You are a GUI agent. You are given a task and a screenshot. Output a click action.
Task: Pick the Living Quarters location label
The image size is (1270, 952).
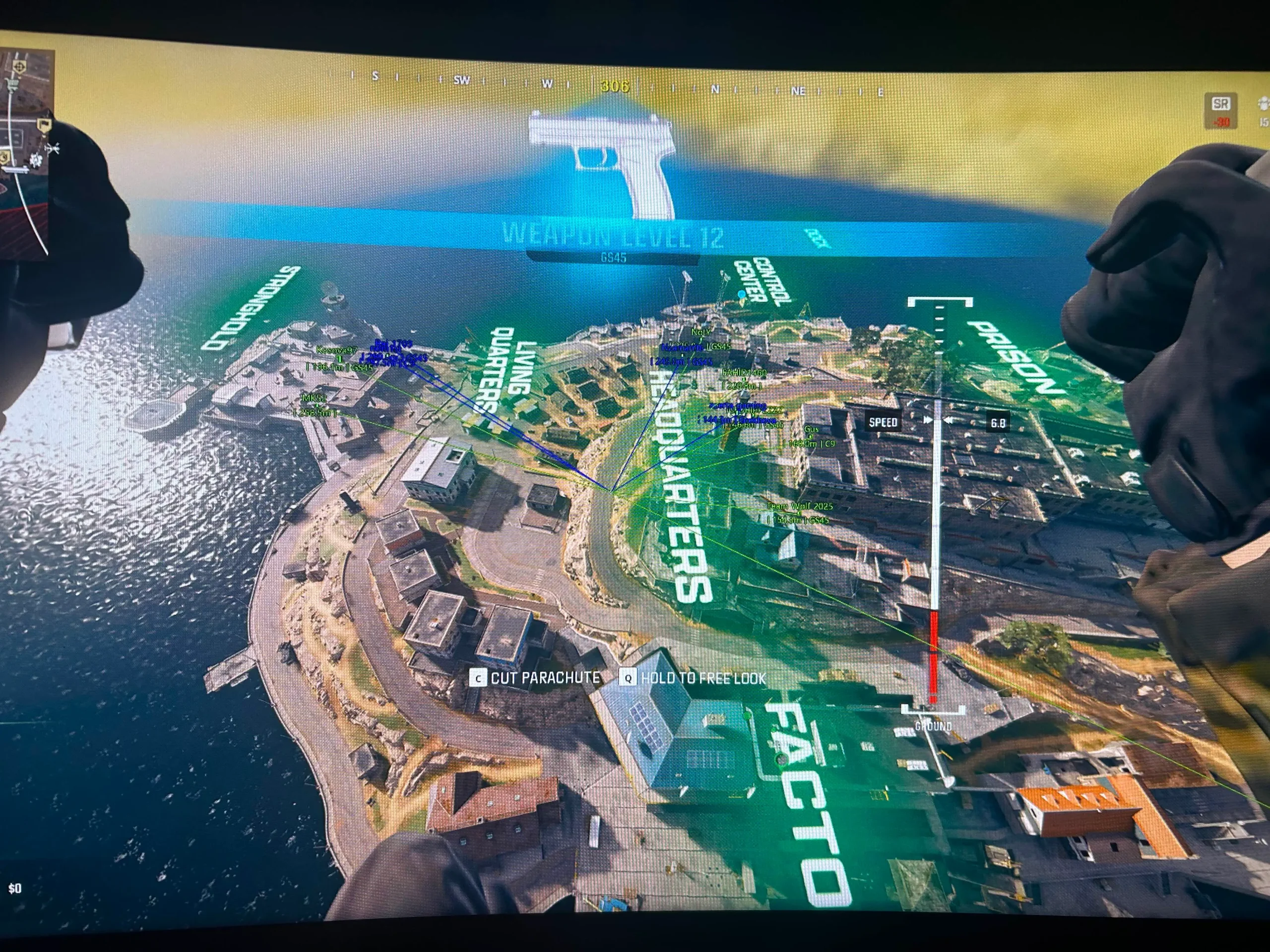point(511,373)
